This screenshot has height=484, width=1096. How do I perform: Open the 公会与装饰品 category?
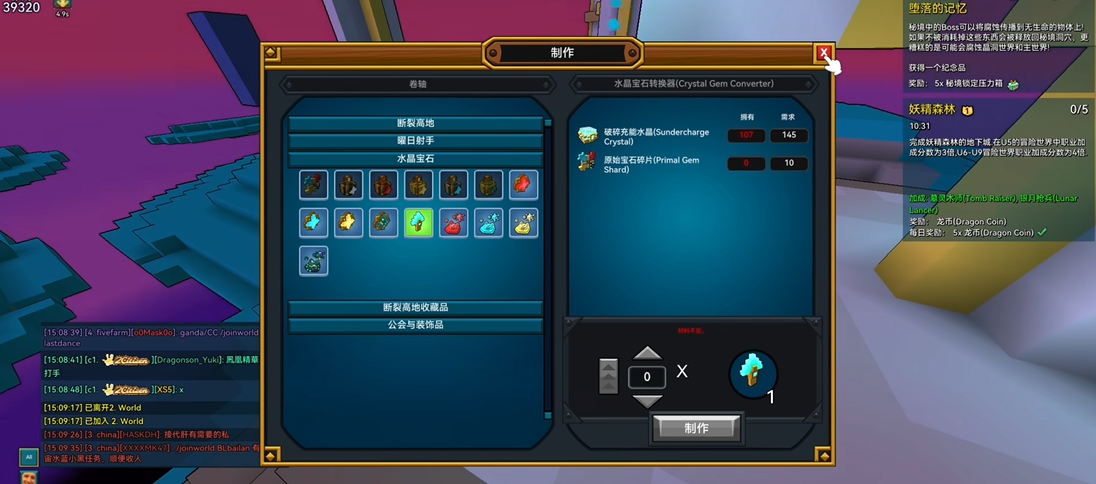415,325
